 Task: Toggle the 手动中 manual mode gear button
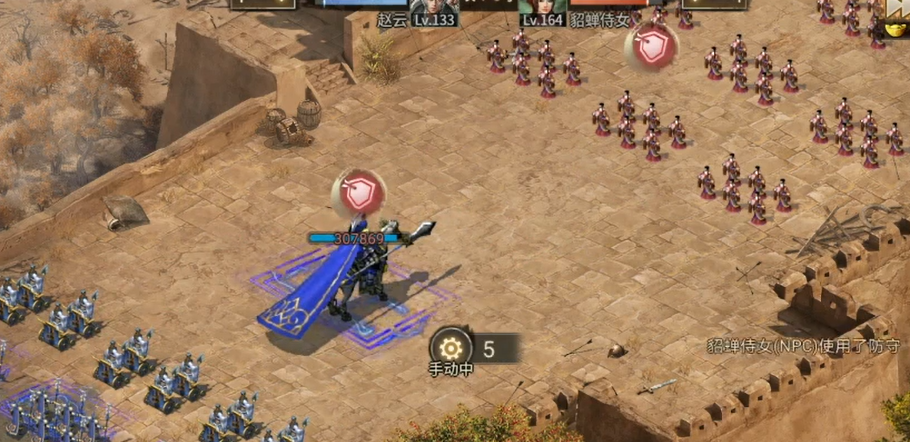coord(450,348)
